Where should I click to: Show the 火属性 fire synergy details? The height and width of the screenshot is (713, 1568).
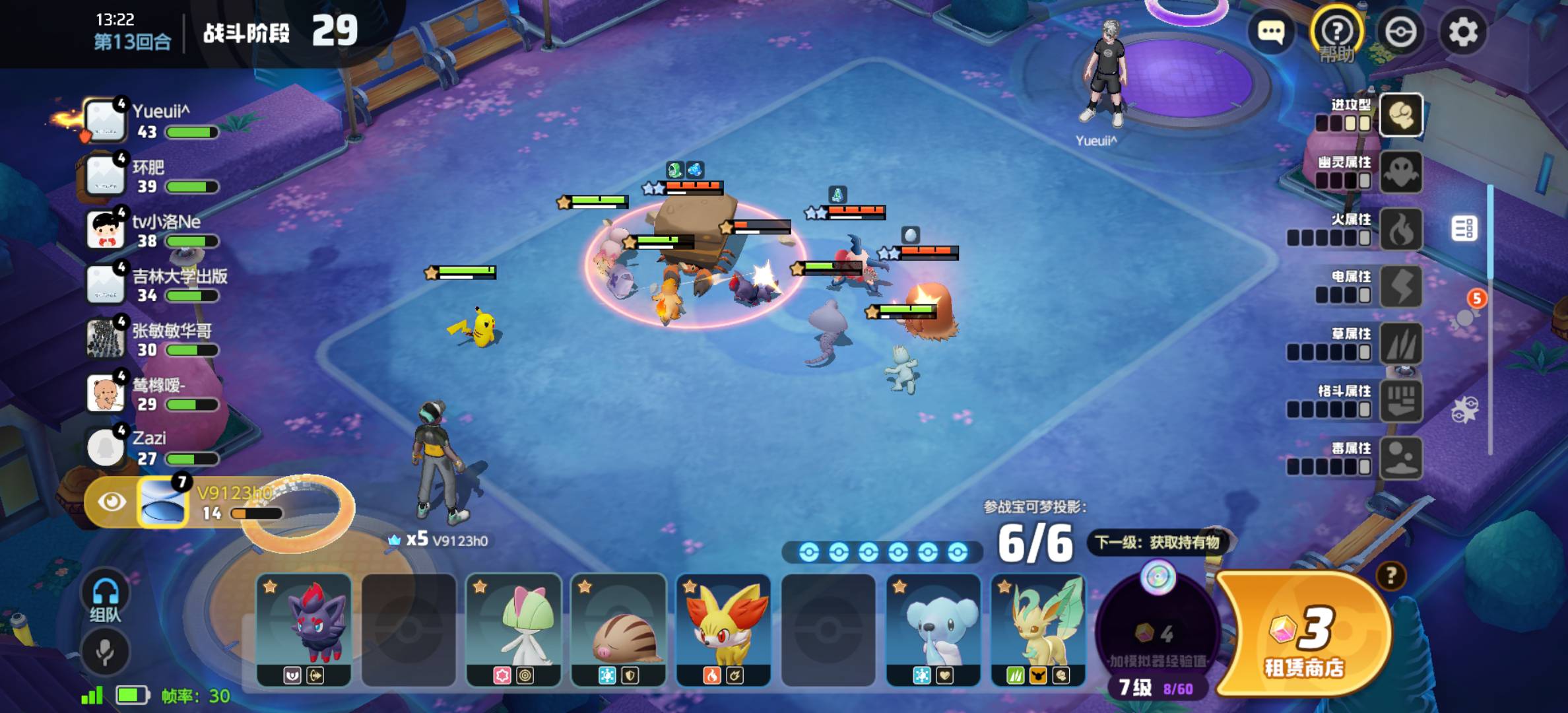(1400, 230)
